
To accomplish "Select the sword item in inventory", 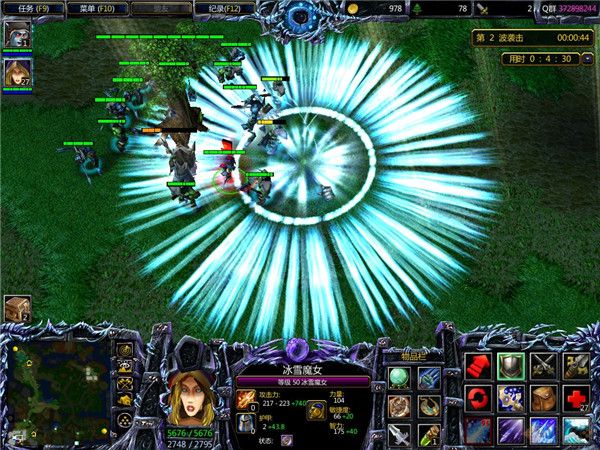I will [x=399, y=434].
